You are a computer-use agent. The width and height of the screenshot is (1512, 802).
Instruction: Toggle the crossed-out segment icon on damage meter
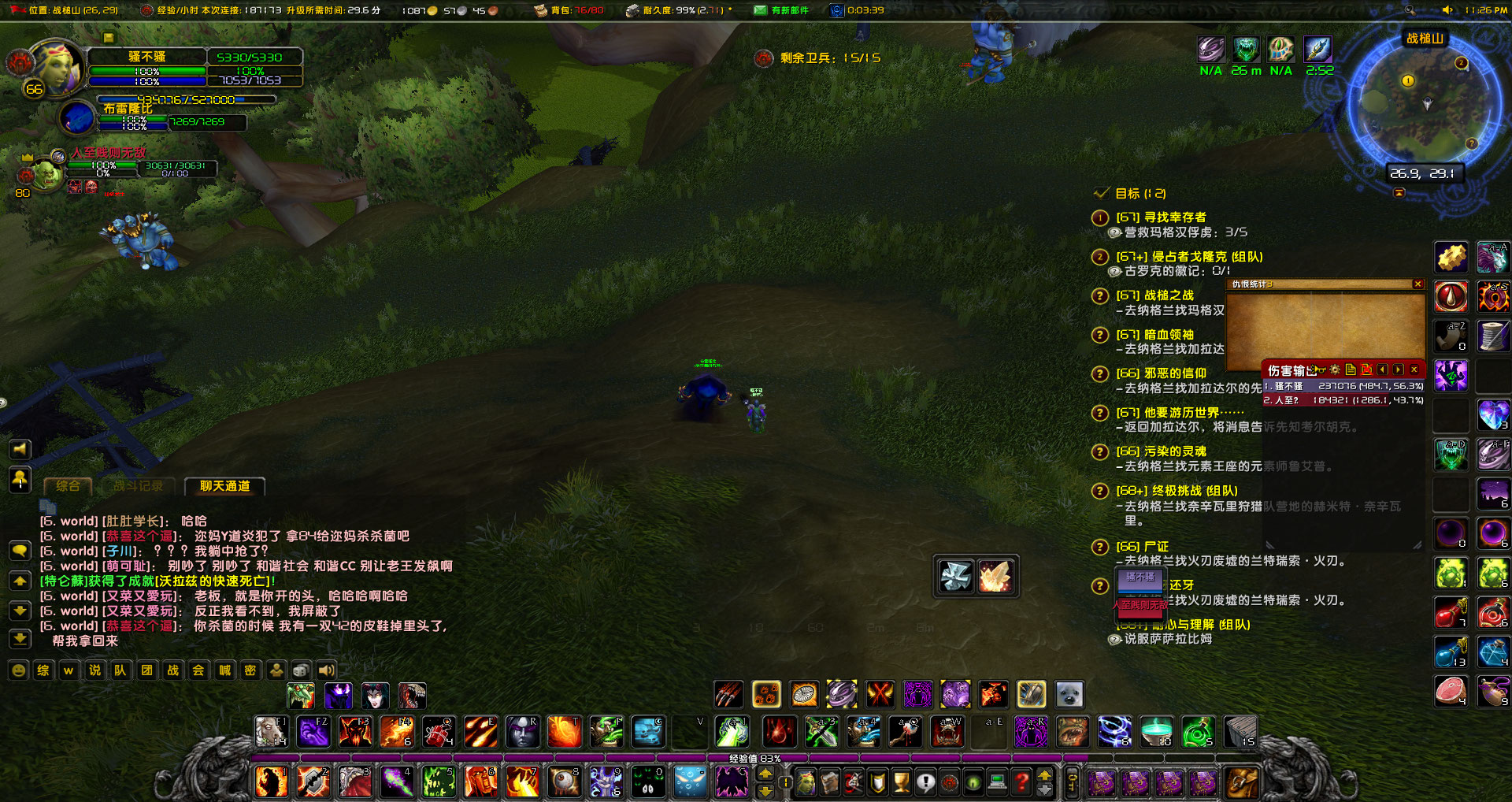click(1367, 369)
